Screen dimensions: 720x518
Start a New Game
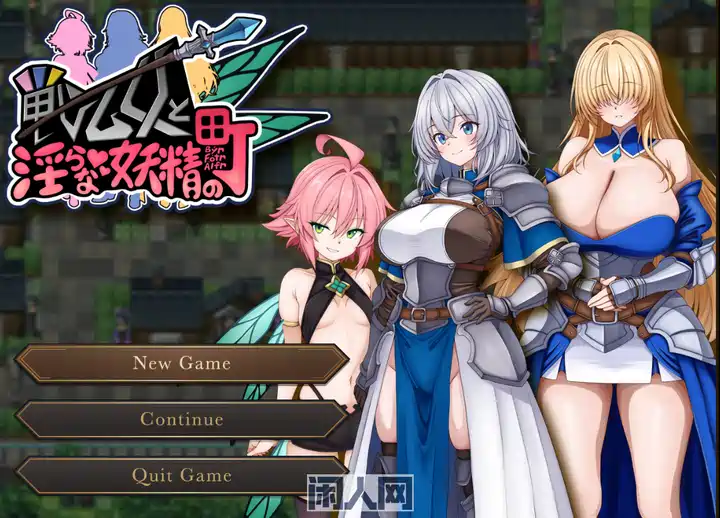point(182,364)
